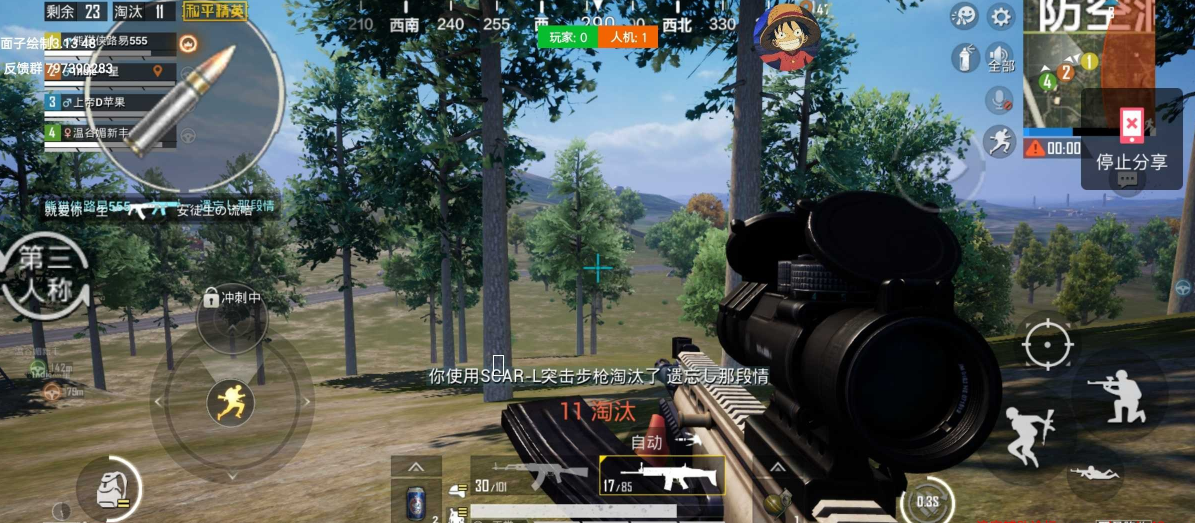Viewport: 1195px width, 523px height.
Task: Aim down sights with the crosshair button
Action: pos(1048,345)
